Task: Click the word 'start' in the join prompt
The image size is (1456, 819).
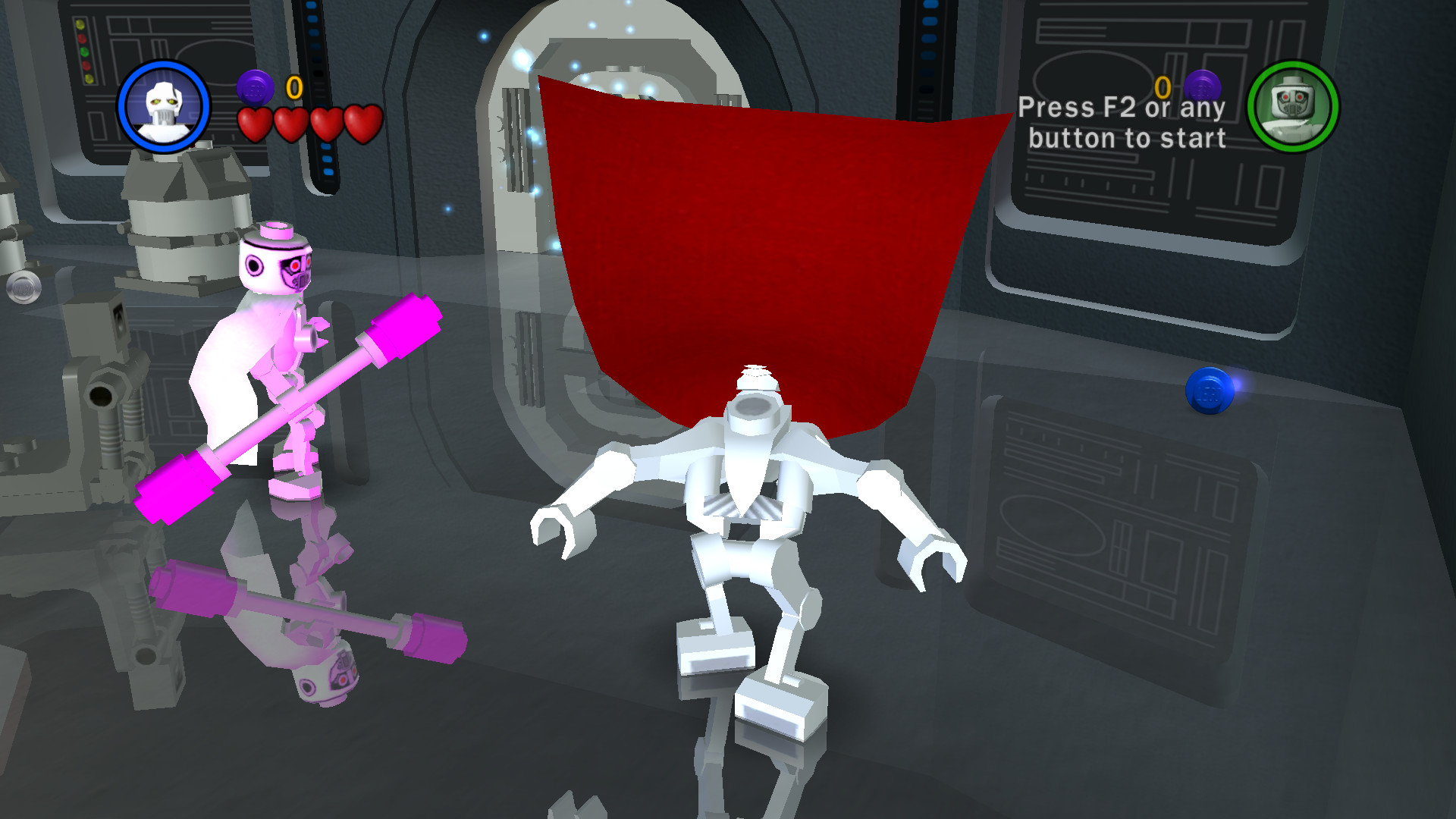Action: coord(1194,138)
